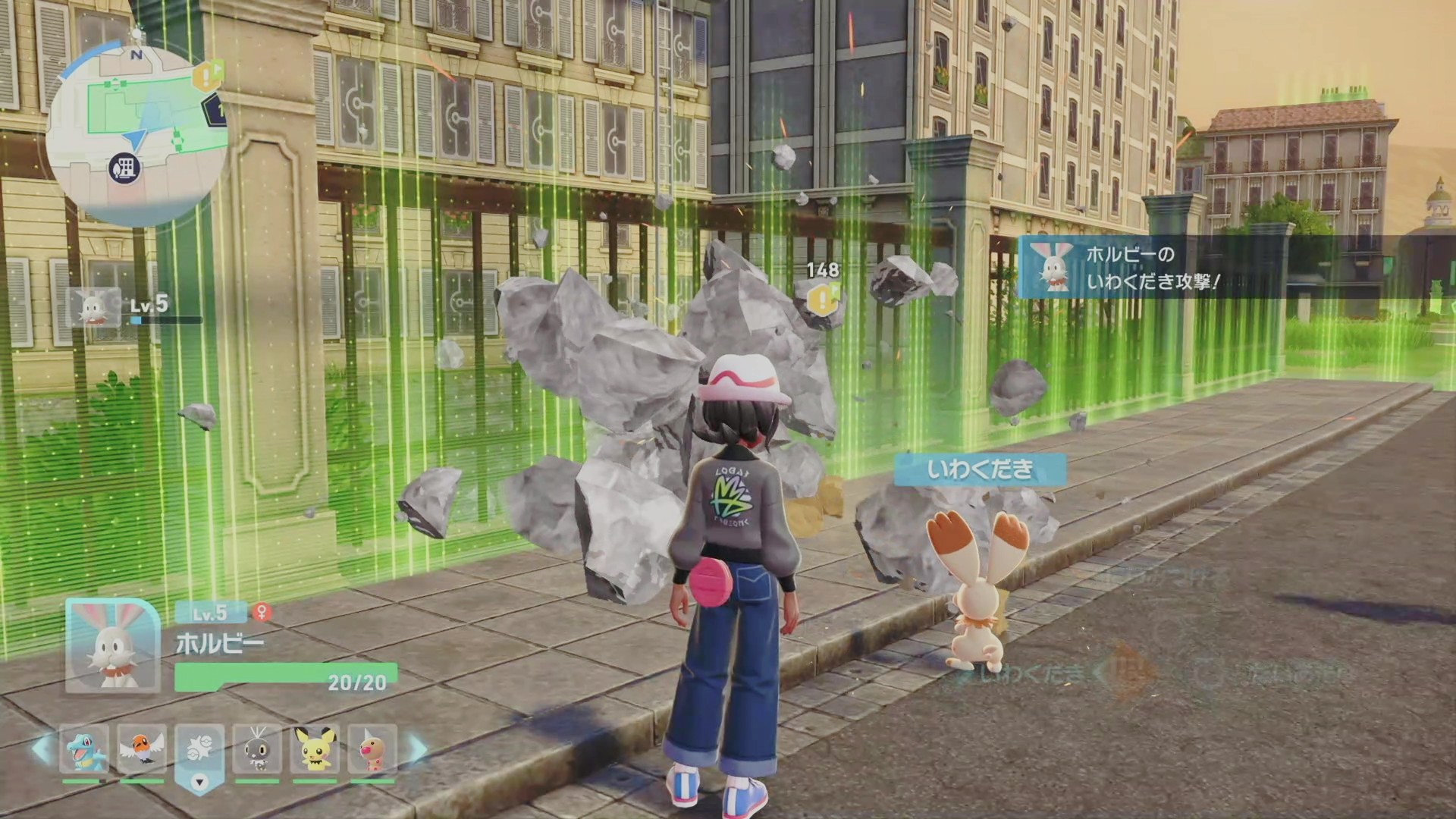Click the building marker on the minimap
The image size is (1456, 819).
125,167
